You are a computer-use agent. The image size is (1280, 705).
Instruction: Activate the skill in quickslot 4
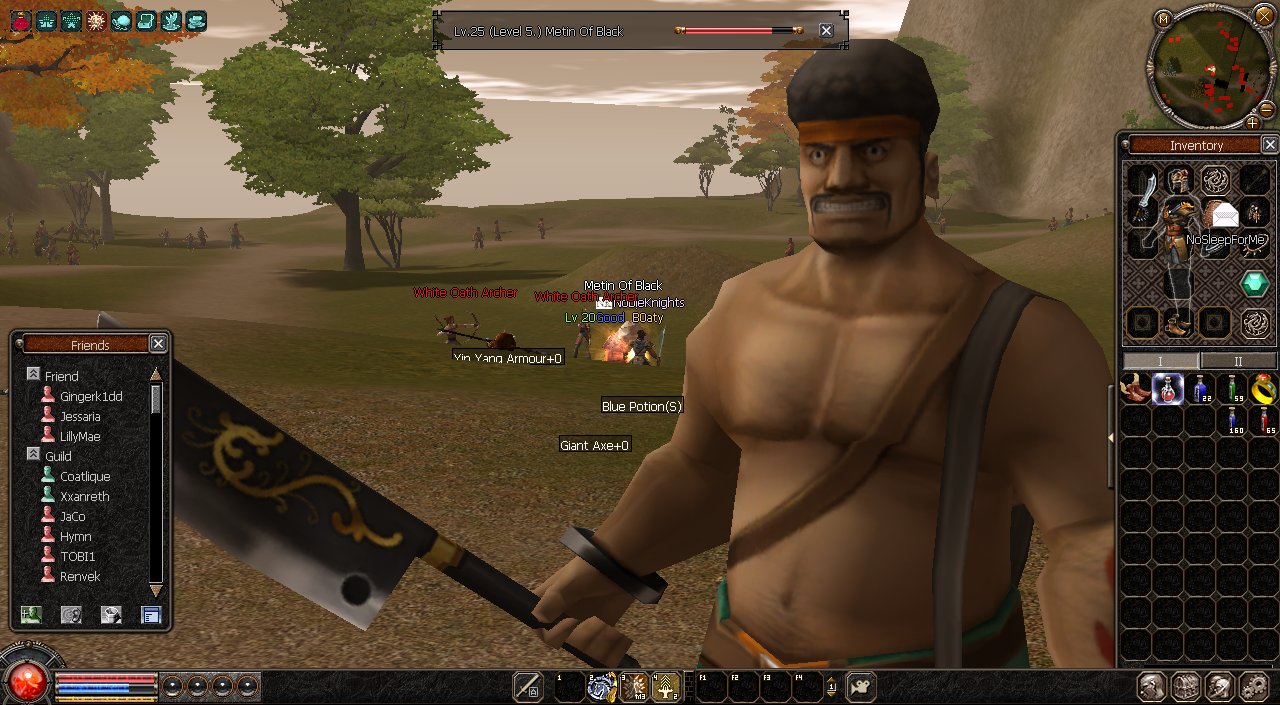pyautogui.click(x=666, y=686)
